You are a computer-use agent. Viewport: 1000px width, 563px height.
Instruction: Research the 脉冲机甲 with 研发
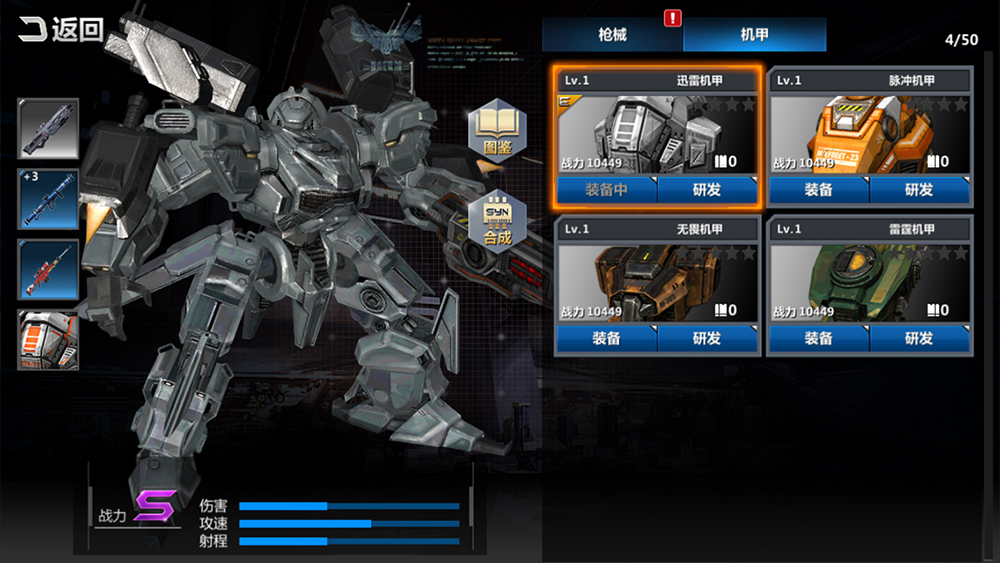pos(919,189)
